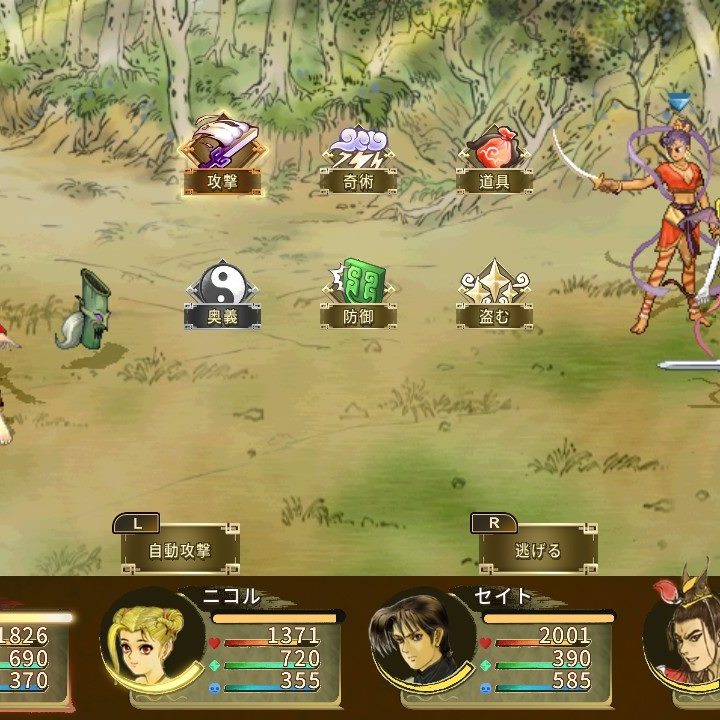
Task: Target the enemy with the blue marker
Action: point(673,230)
